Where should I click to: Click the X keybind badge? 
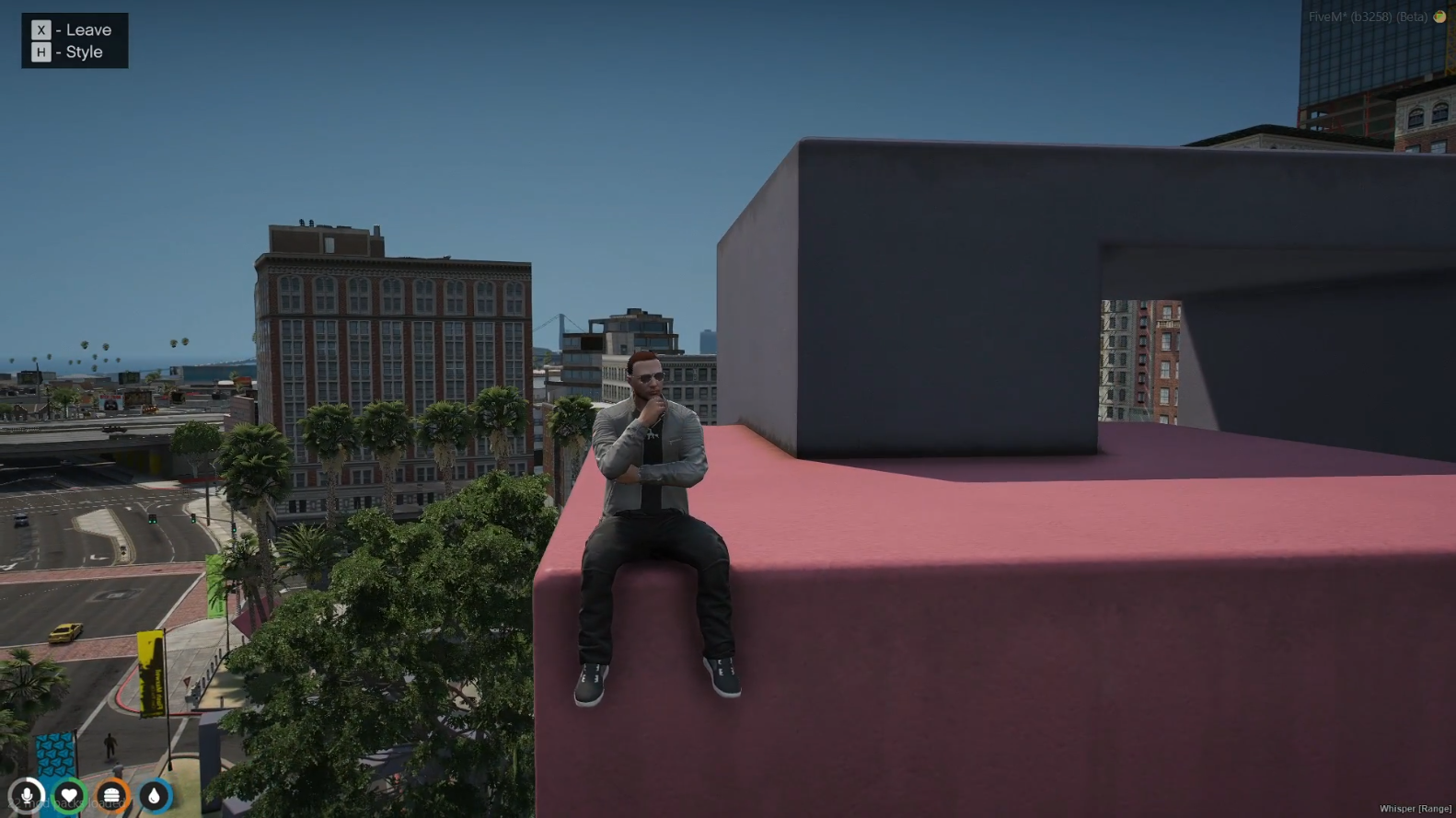[x=40, y=29]
